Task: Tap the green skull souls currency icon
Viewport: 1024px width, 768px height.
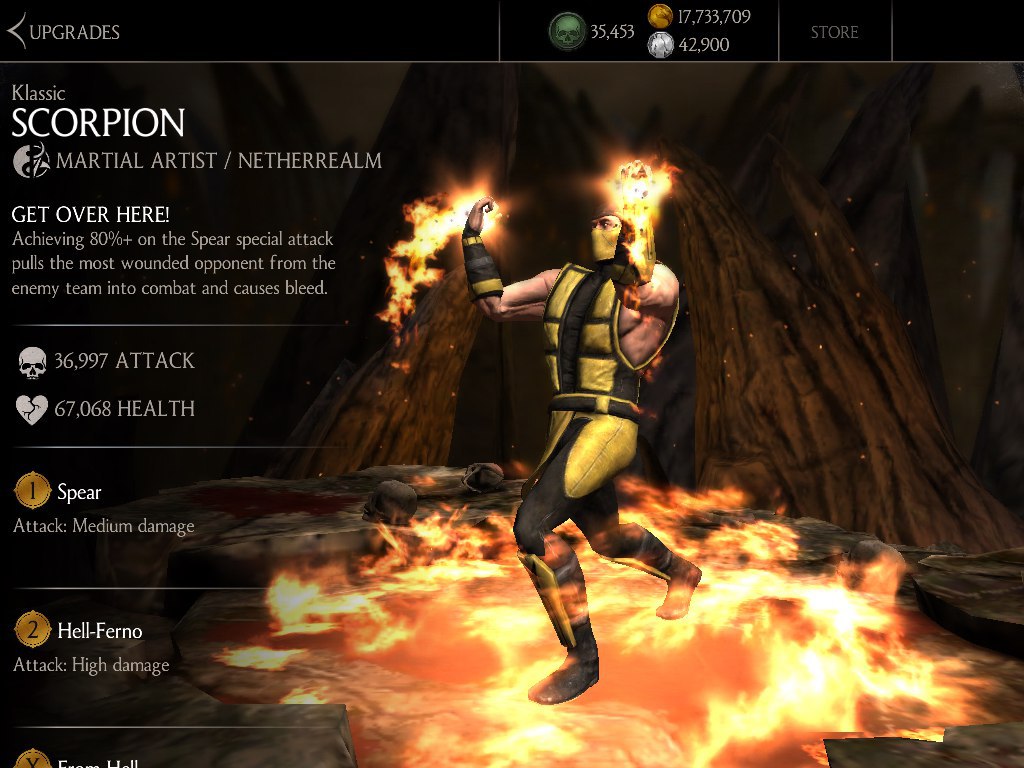Action: point(567,32)
